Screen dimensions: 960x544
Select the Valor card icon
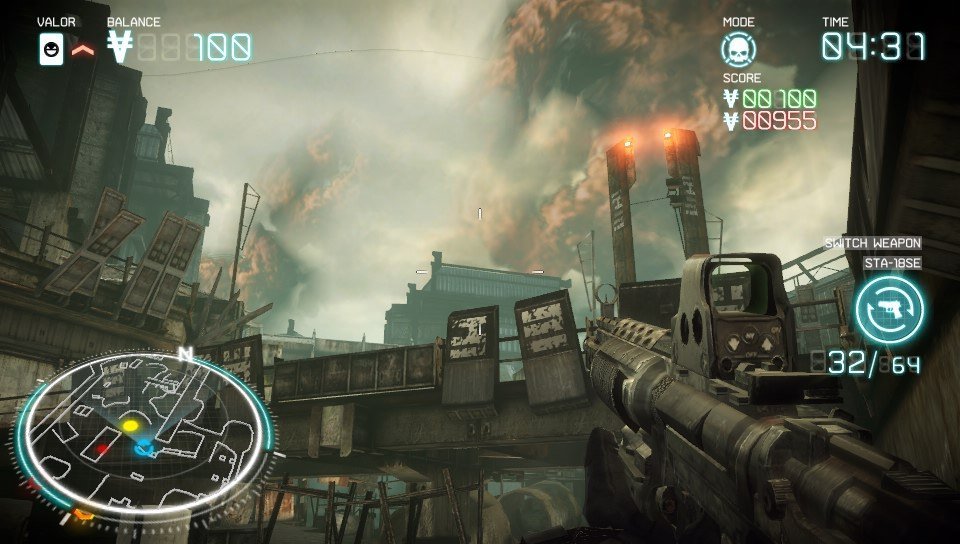(x=51, y=49)
